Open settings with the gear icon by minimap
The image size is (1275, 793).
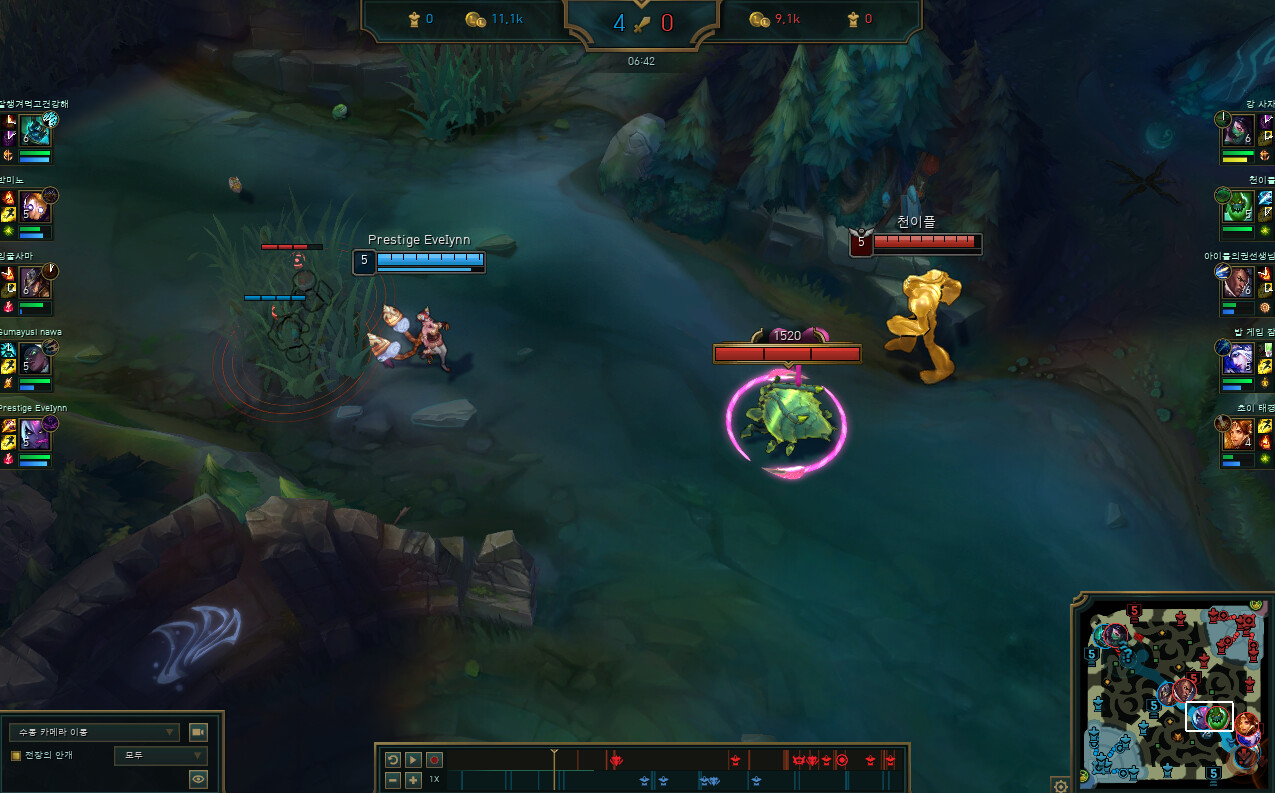(1061, 785)
